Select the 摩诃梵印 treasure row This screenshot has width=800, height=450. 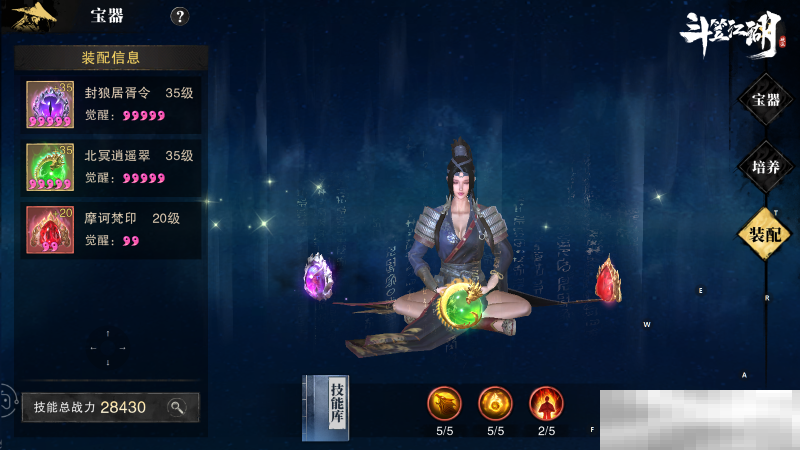point(110,229)
